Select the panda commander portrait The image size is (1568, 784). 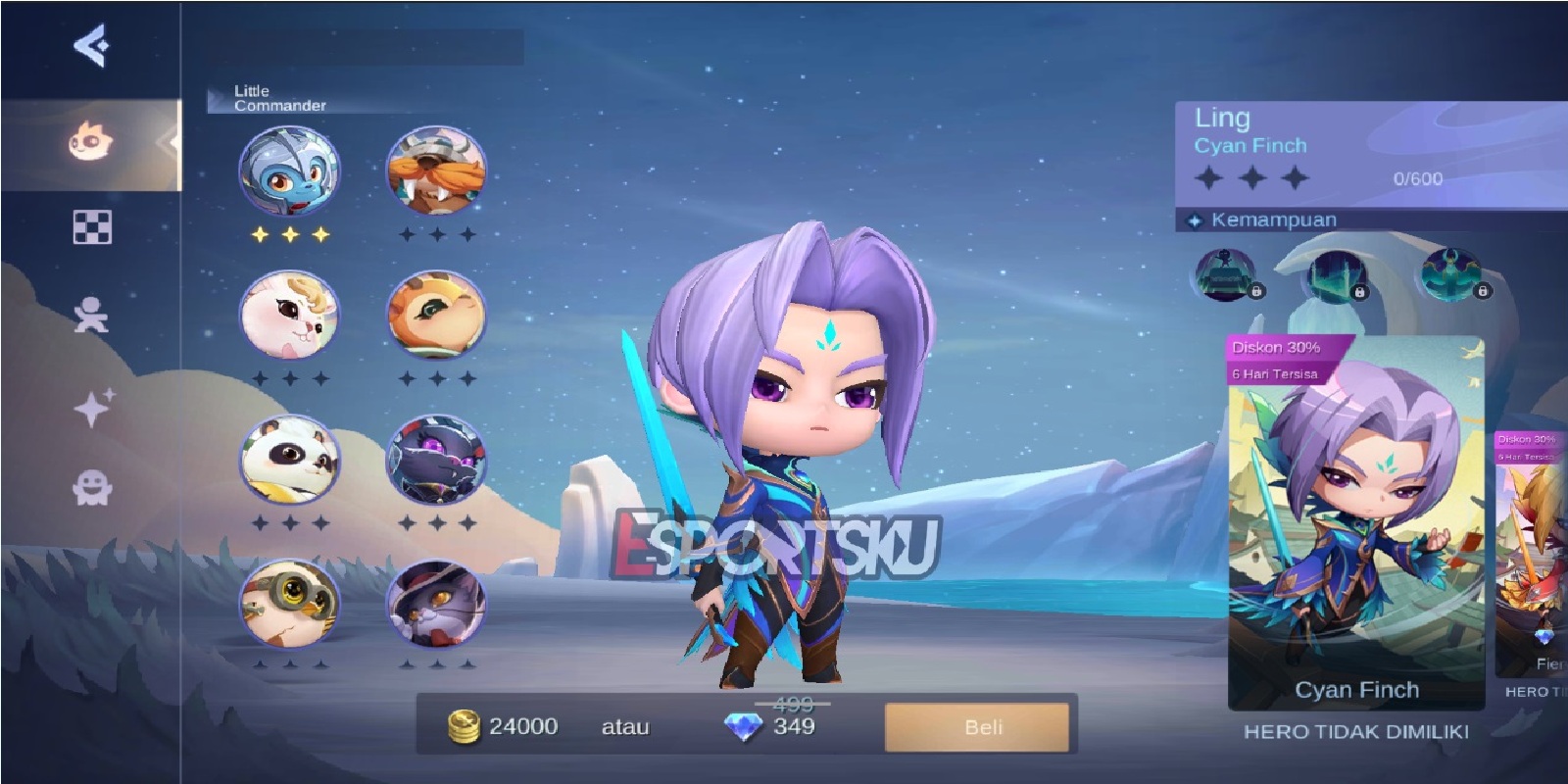(289, 461)
